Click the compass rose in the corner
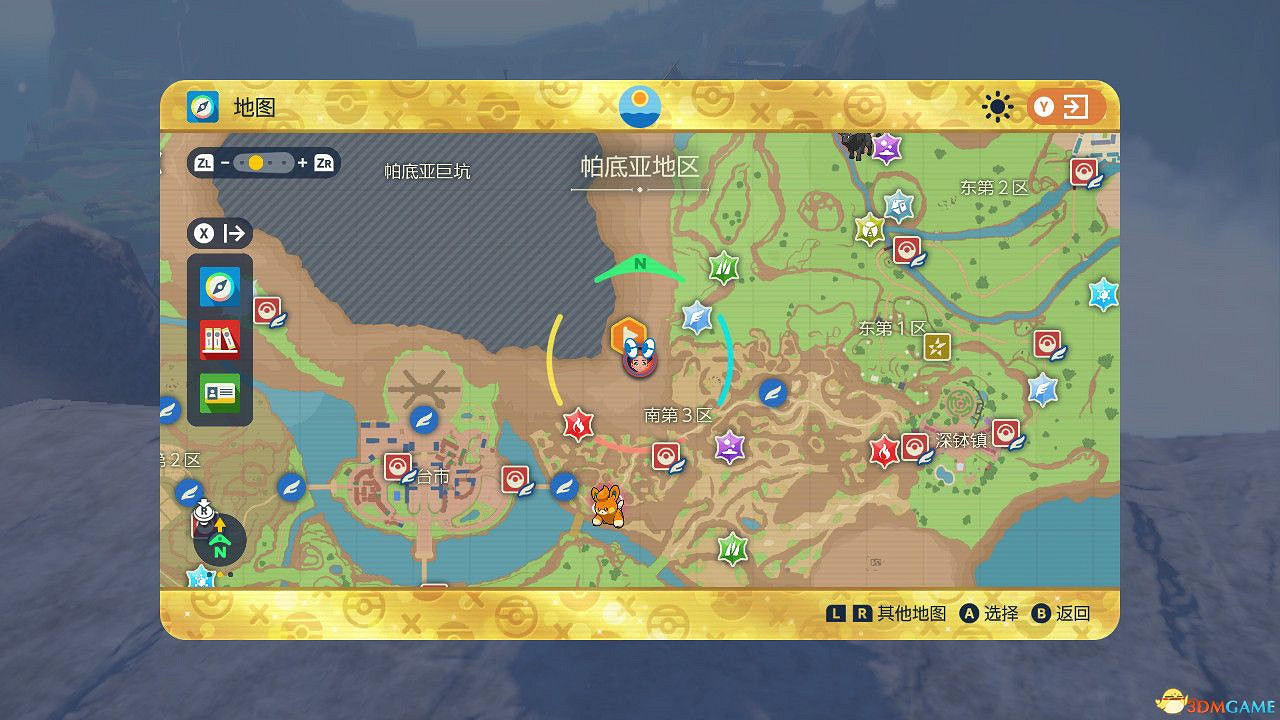Image resolution: width=1280 pixels, height=720 pixels. (x=218, y=540)
